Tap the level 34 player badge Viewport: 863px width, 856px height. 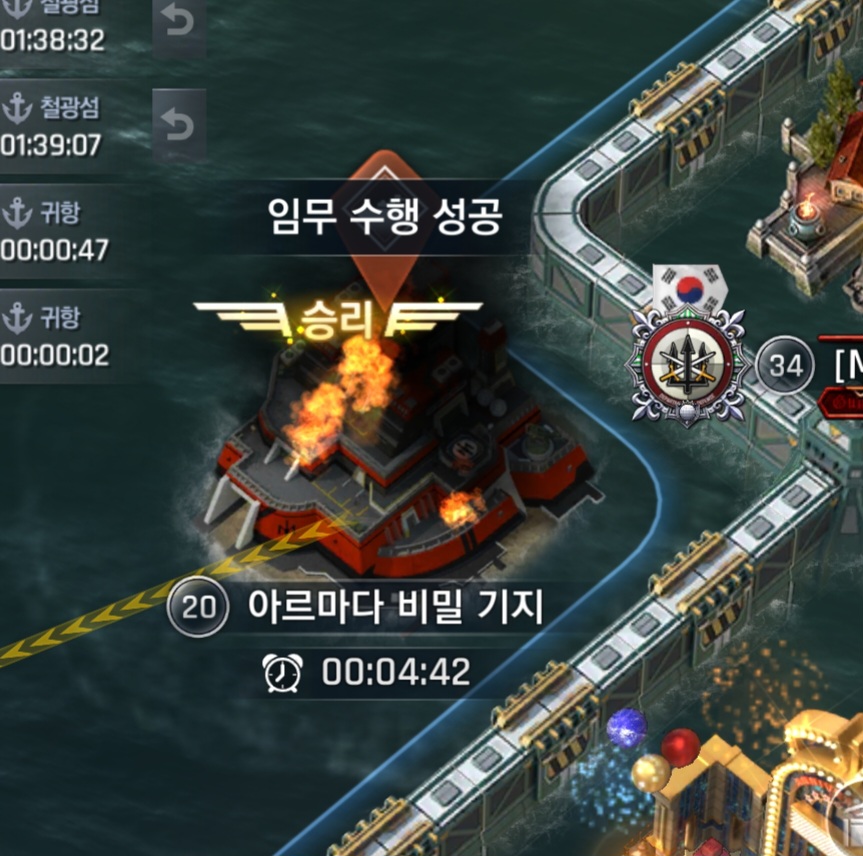pyautogui.click(x=786, y=365)
